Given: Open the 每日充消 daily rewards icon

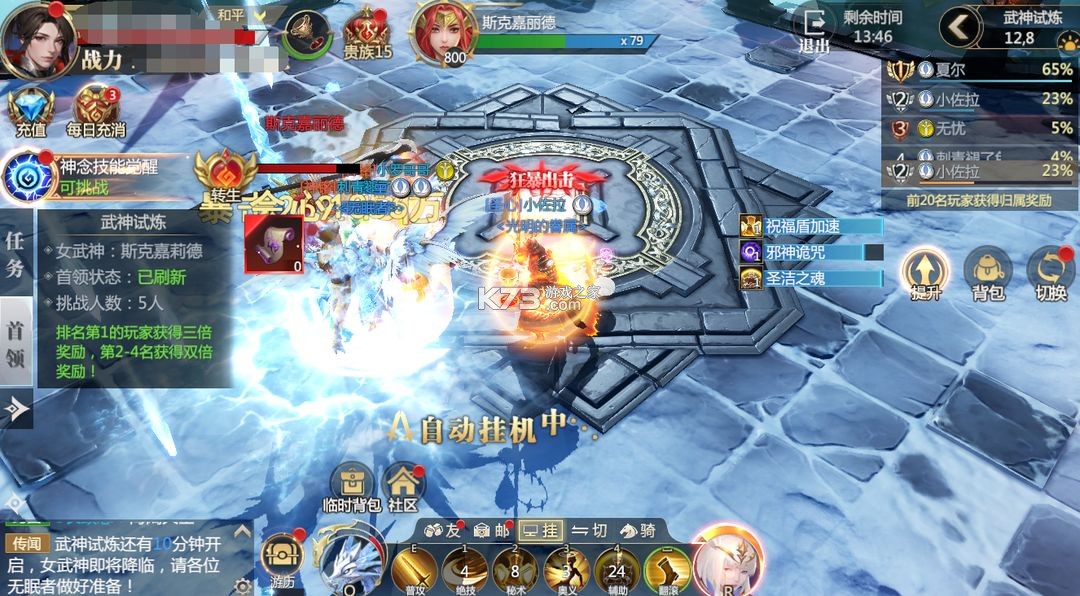Looking at the screenshot, I should point(96,108).
